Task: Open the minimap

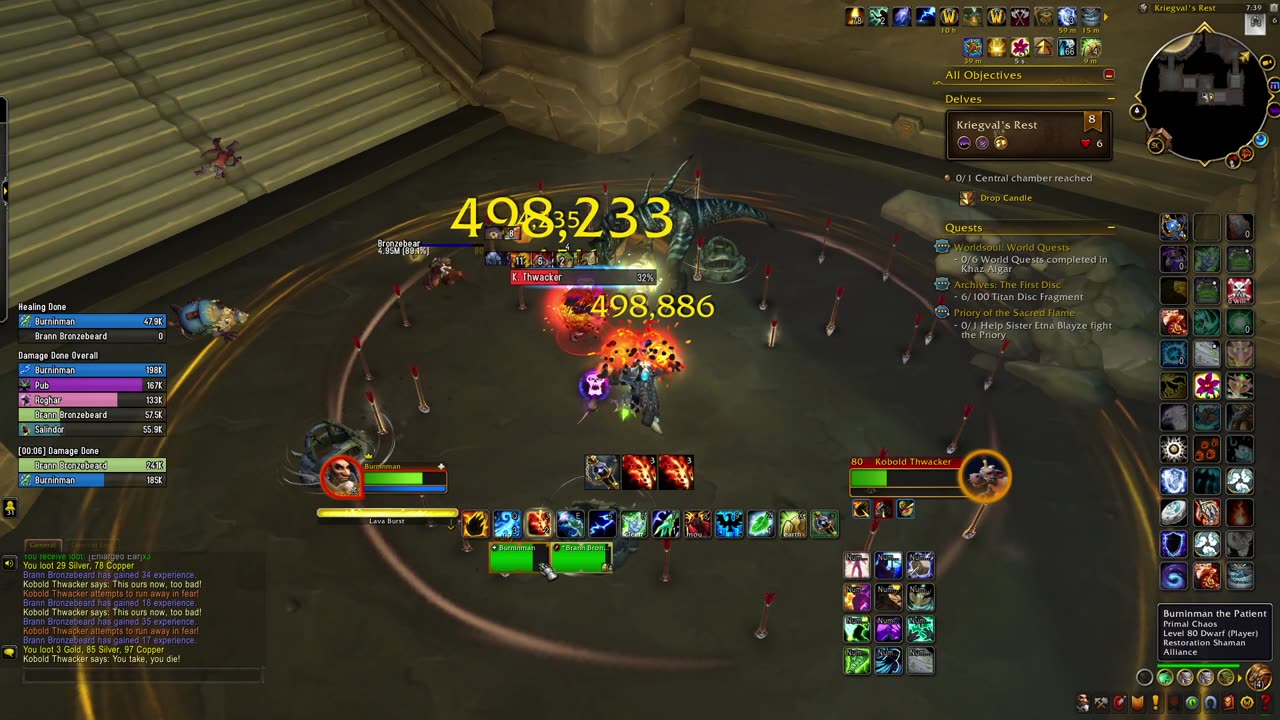Action: click(1204, 95)
